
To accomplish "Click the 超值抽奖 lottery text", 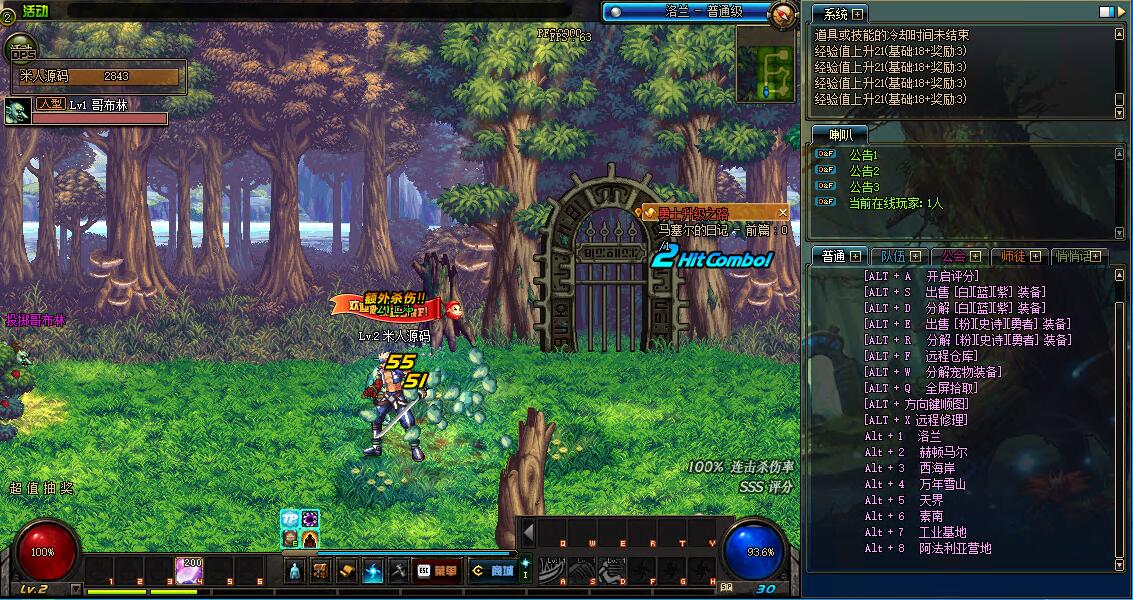I will click(x=41, y=489).
